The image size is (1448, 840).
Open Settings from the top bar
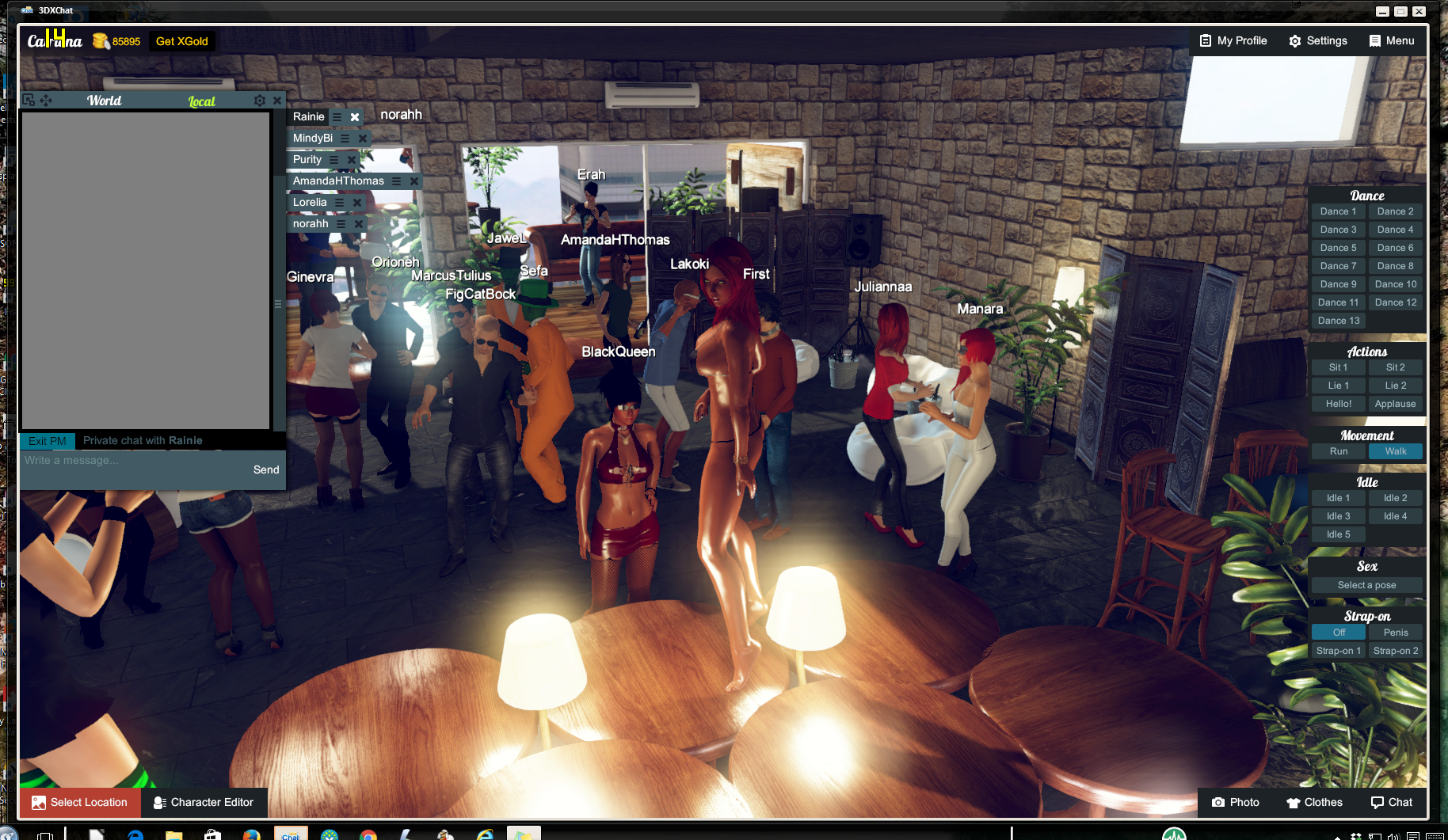coord(1318,40)
